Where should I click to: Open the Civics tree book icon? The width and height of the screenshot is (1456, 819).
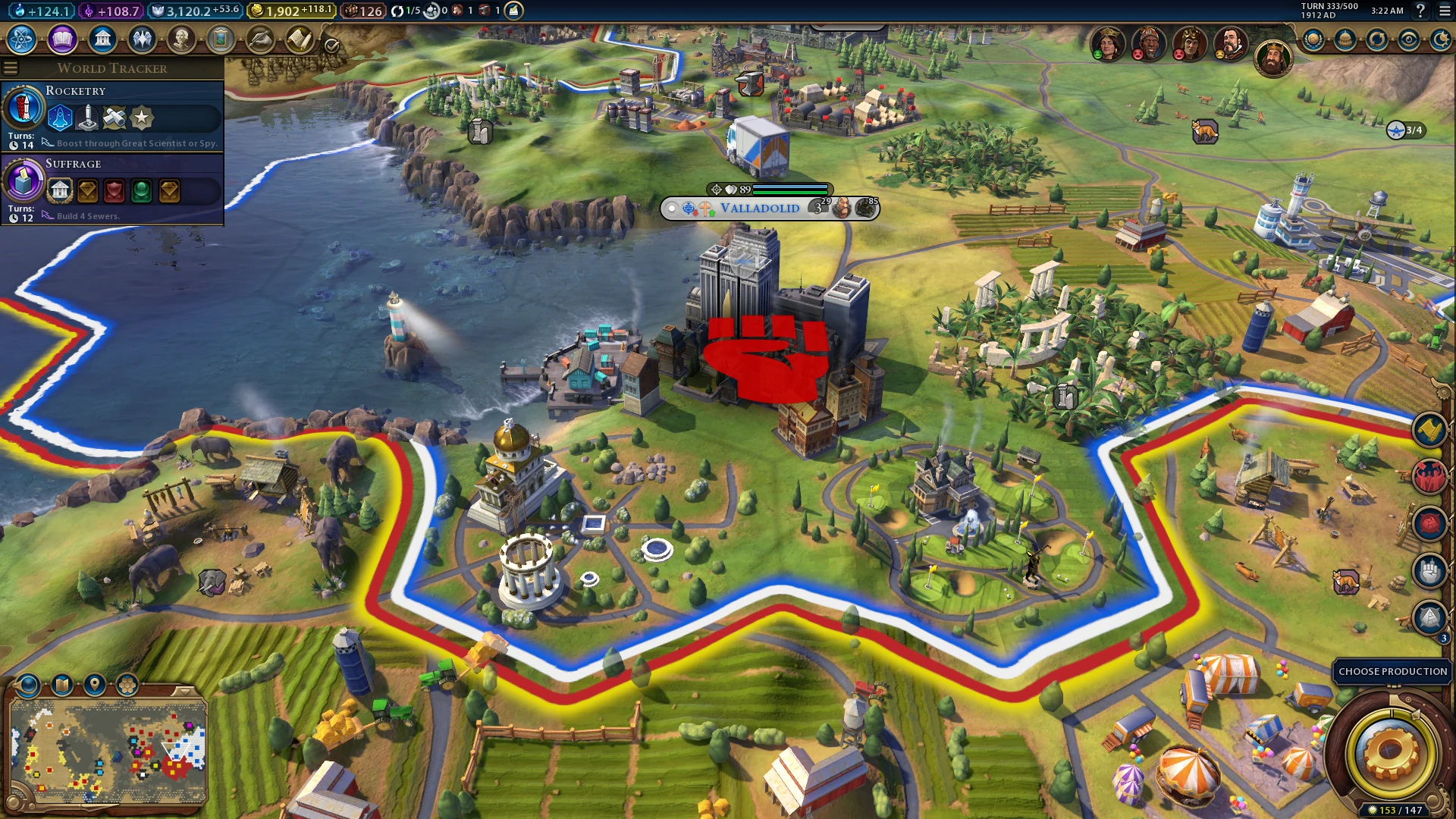62,39
